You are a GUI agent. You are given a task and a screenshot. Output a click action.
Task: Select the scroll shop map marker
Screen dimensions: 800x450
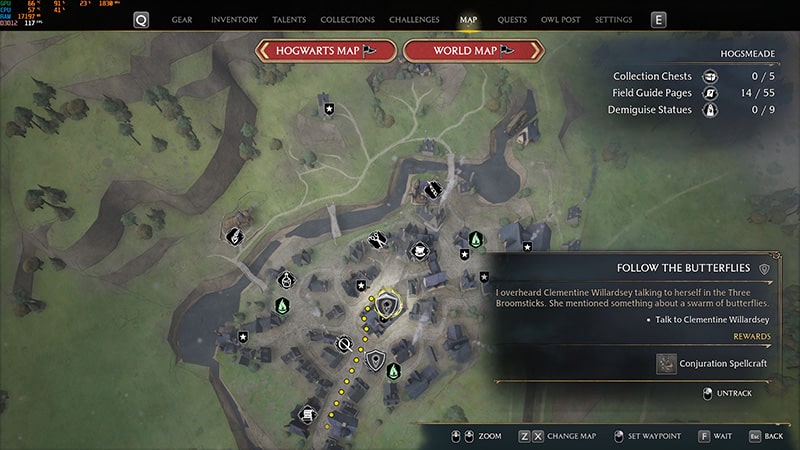[305, 412]
